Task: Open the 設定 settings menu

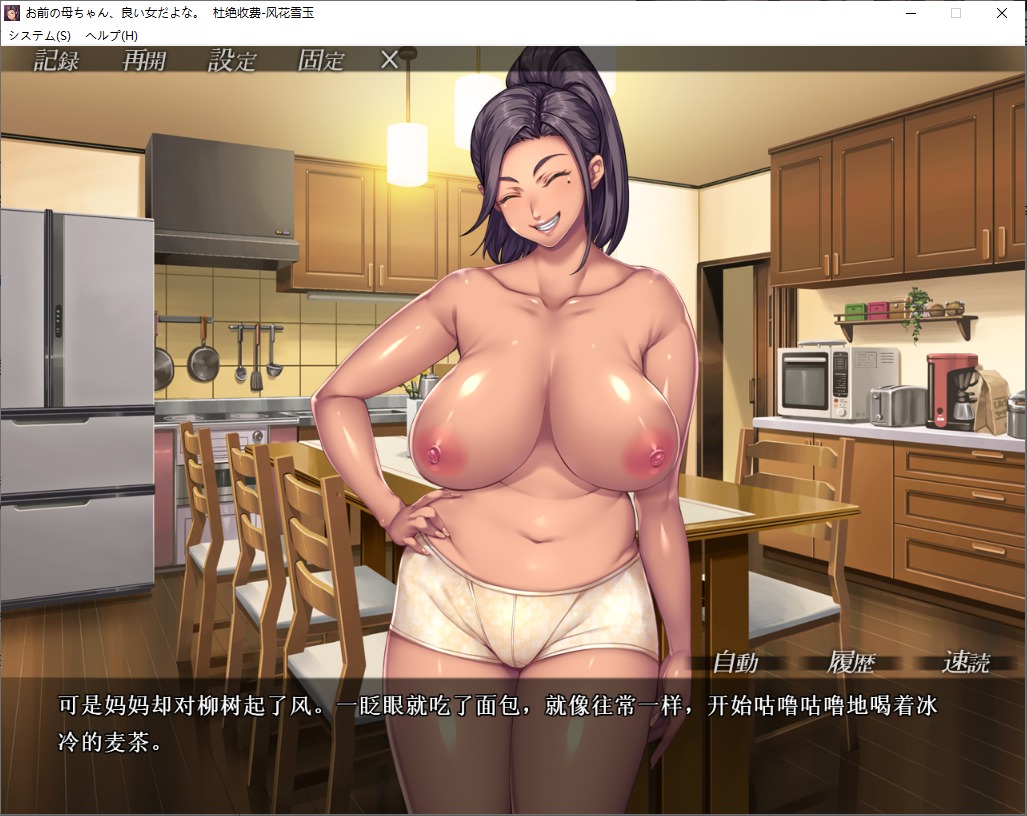Action: pos(232,60)
